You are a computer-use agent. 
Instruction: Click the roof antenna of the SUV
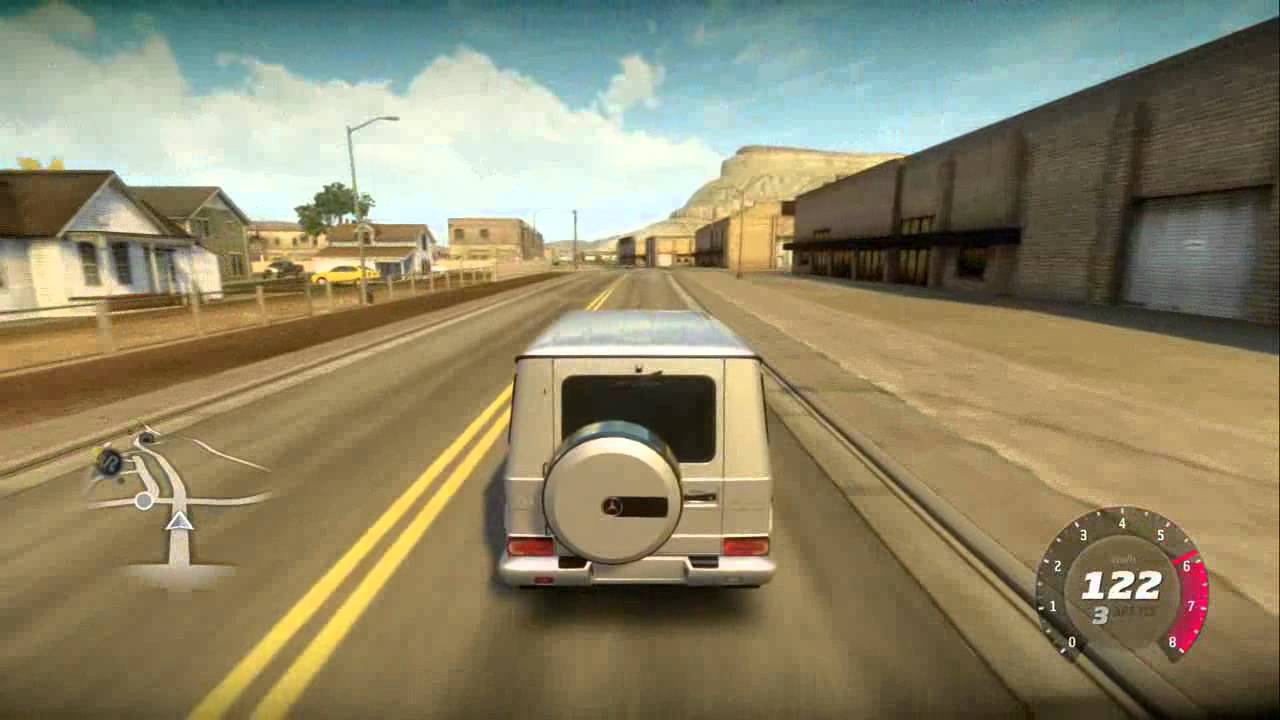click(x=640, y=369)
